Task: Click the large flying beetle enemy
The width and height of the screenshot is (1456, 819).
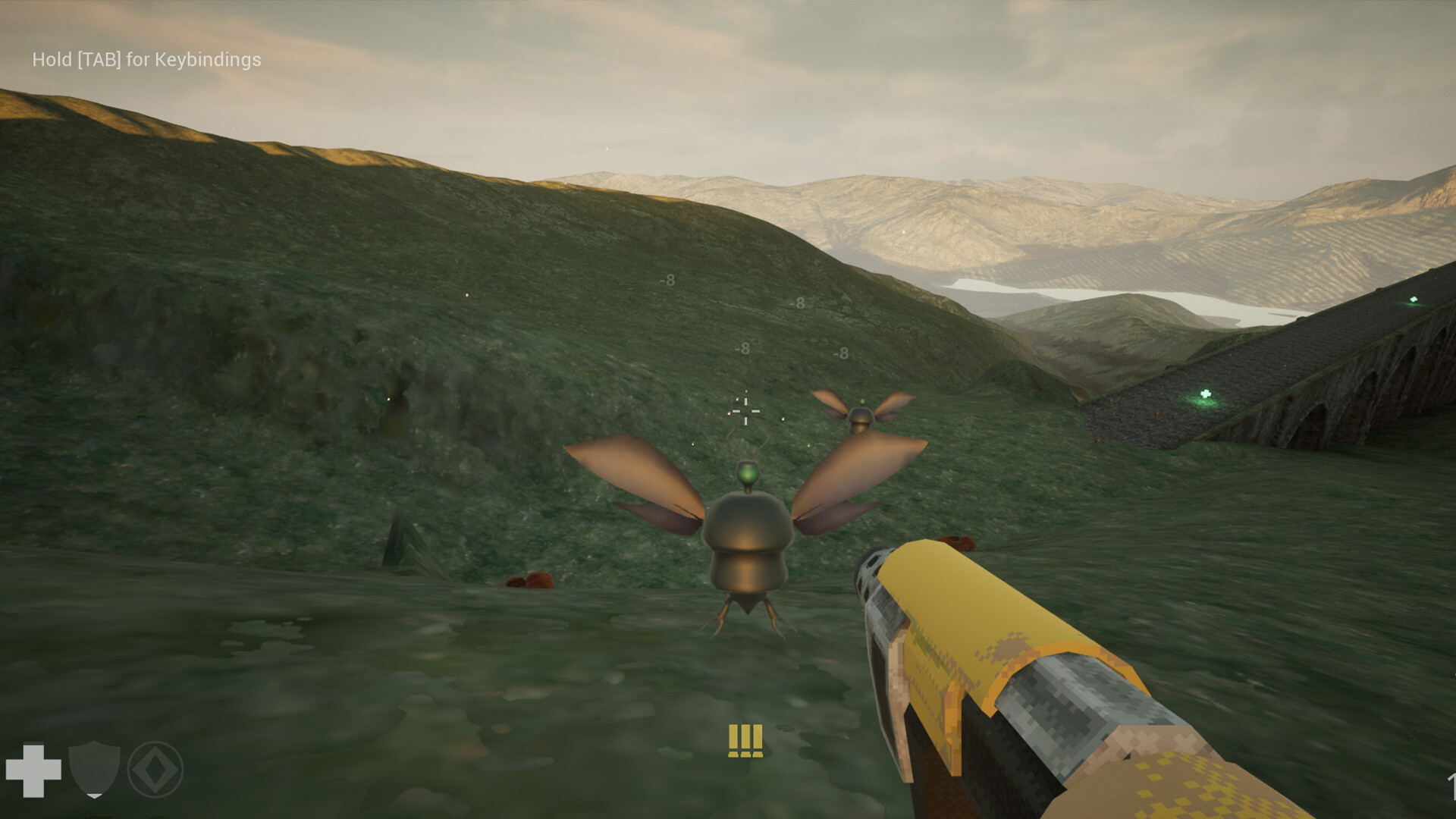Action: click(x=747, y=546)
